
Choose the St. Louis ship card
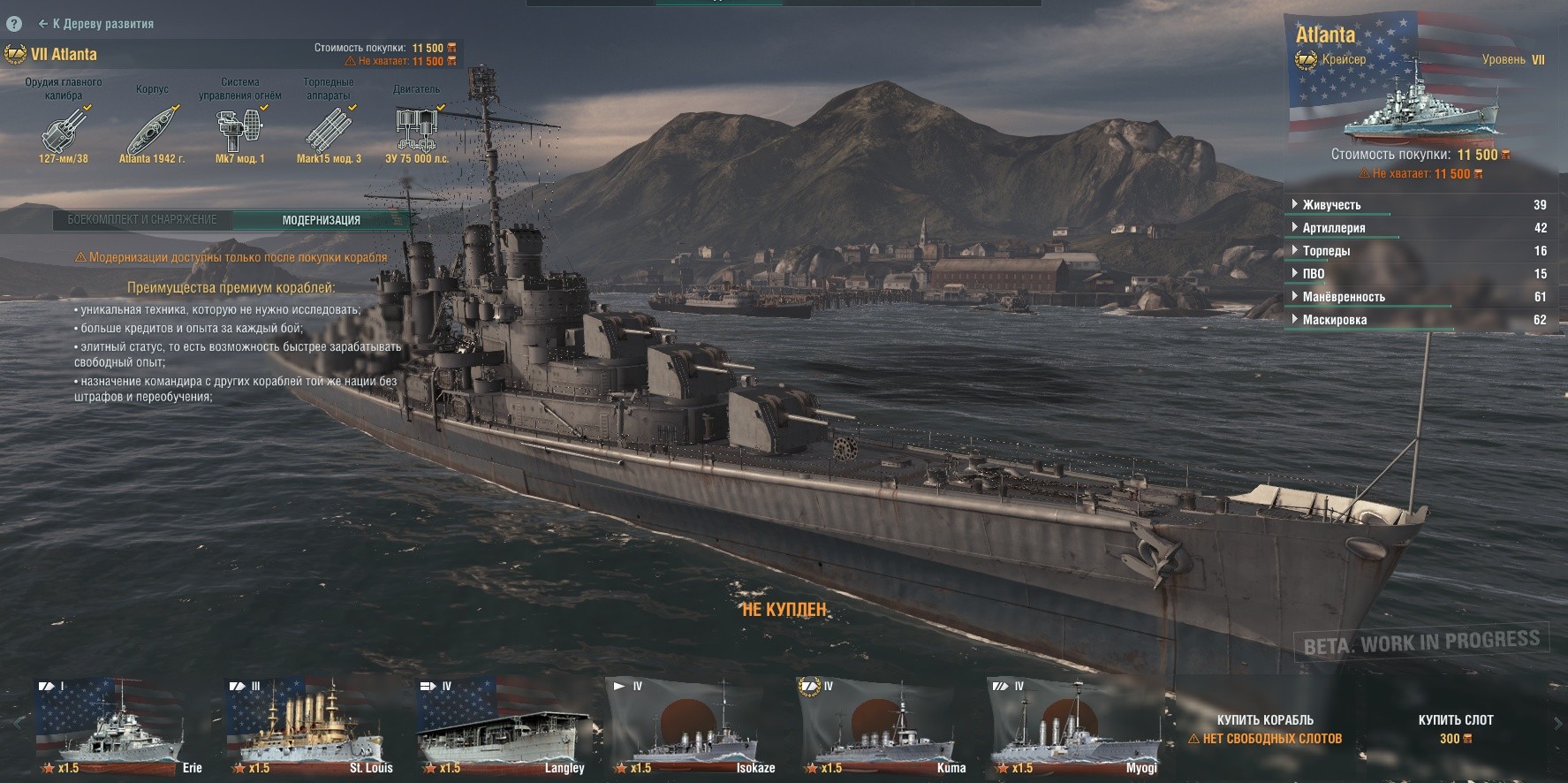point(311,726)
